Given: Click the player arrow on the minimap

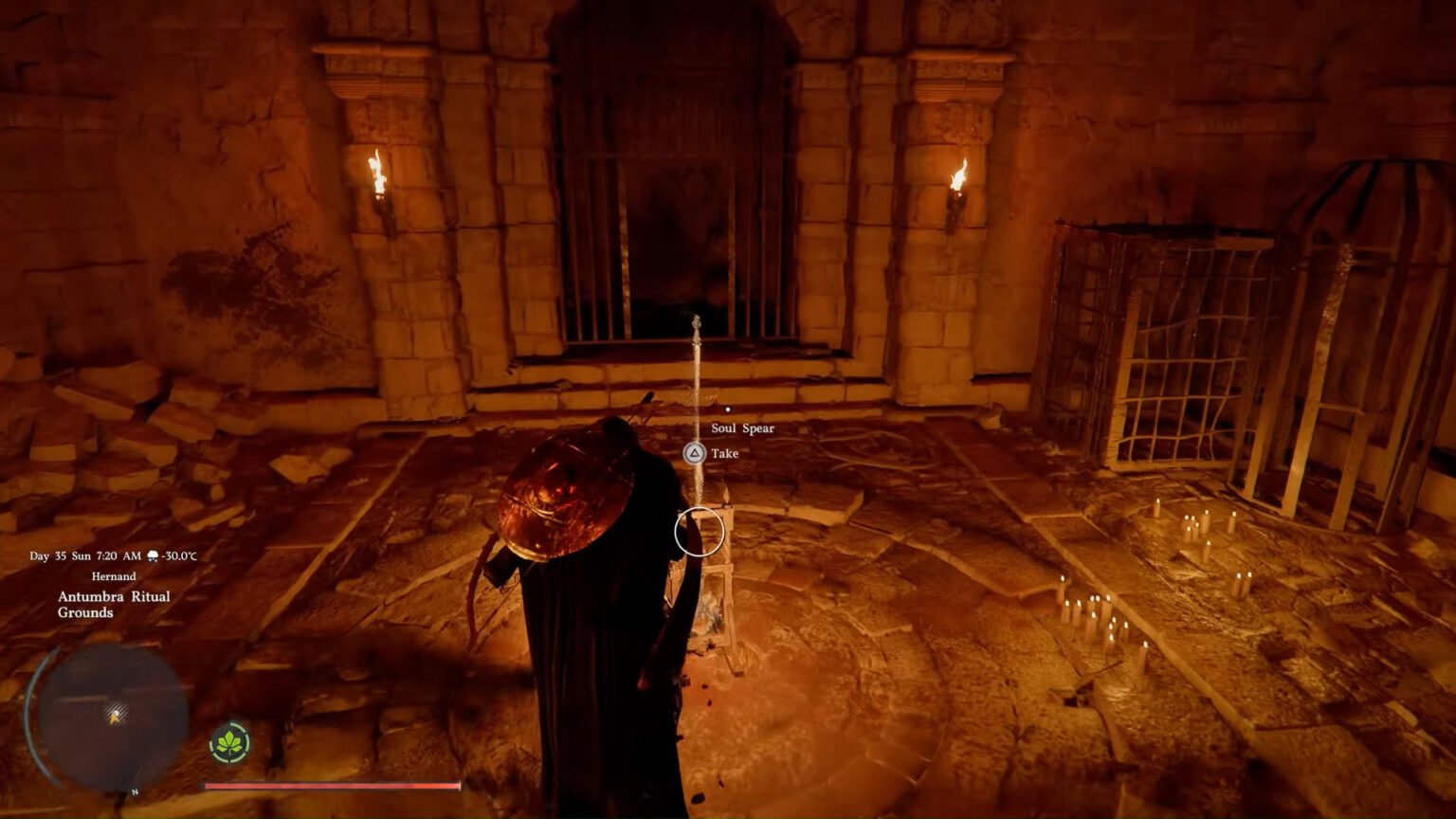Looking at the screenshot, I should 115,717.
